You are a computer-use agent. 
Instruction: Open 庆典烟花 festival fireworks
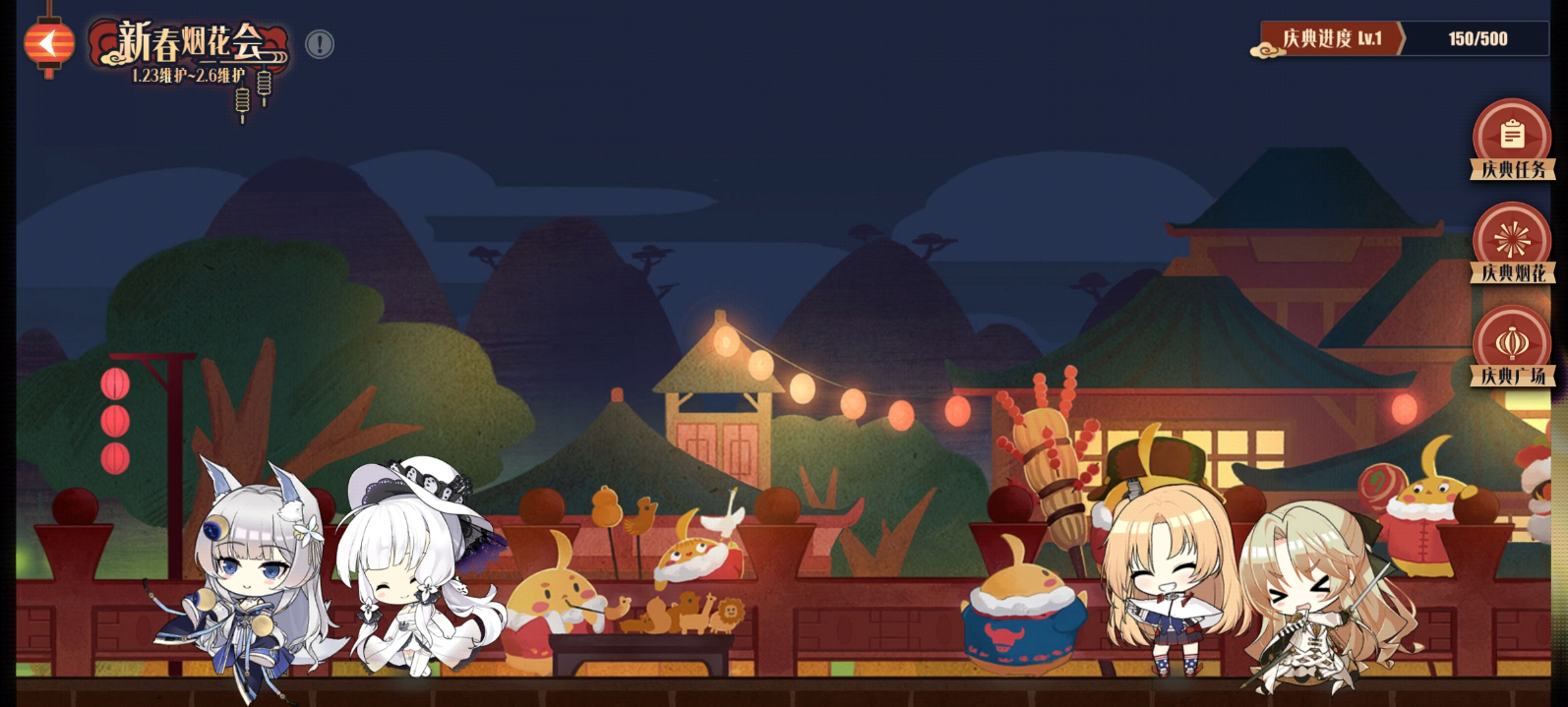coord(1512,243)
